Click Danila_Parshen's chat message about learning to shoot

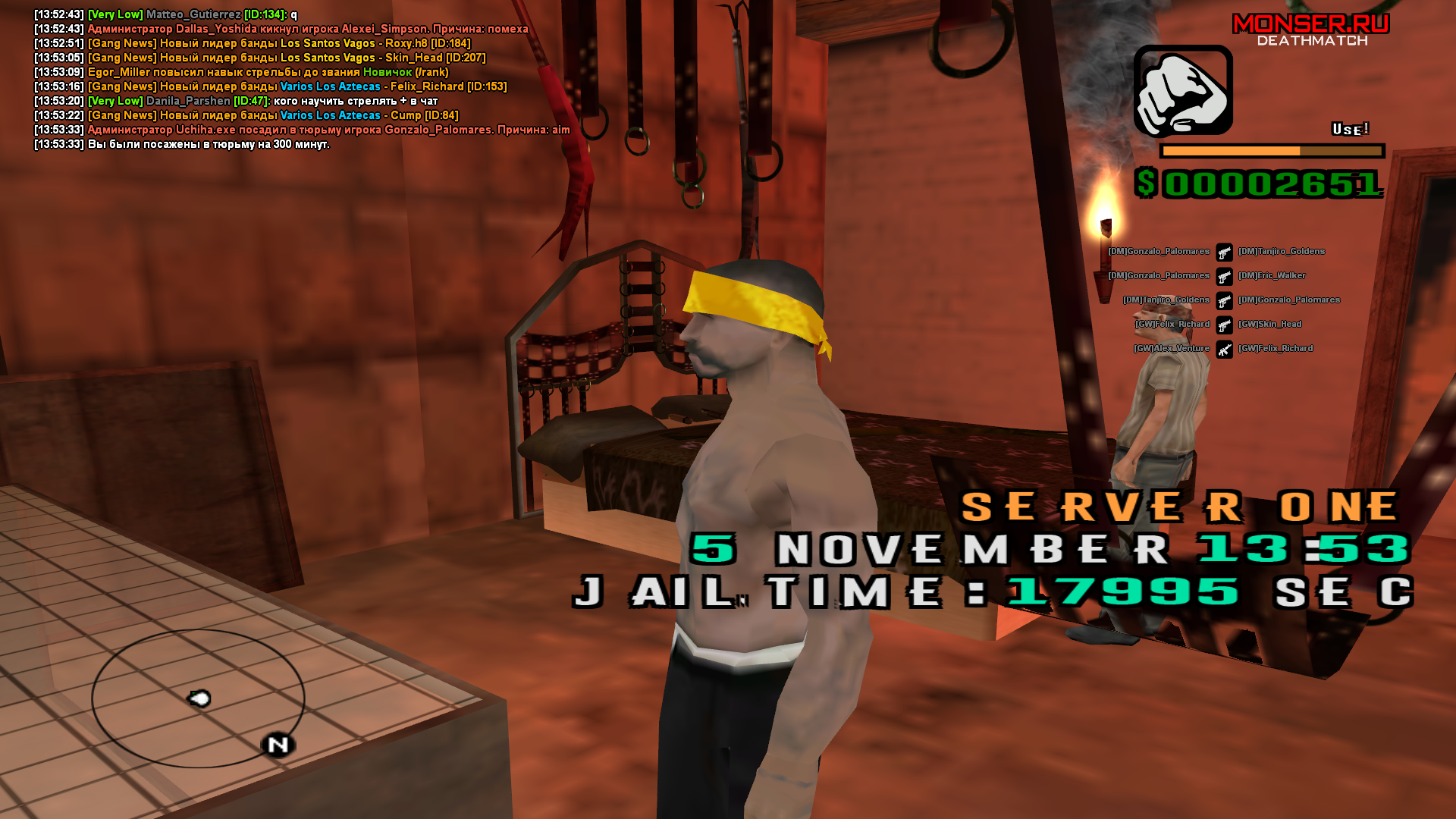tap(273, 100)
